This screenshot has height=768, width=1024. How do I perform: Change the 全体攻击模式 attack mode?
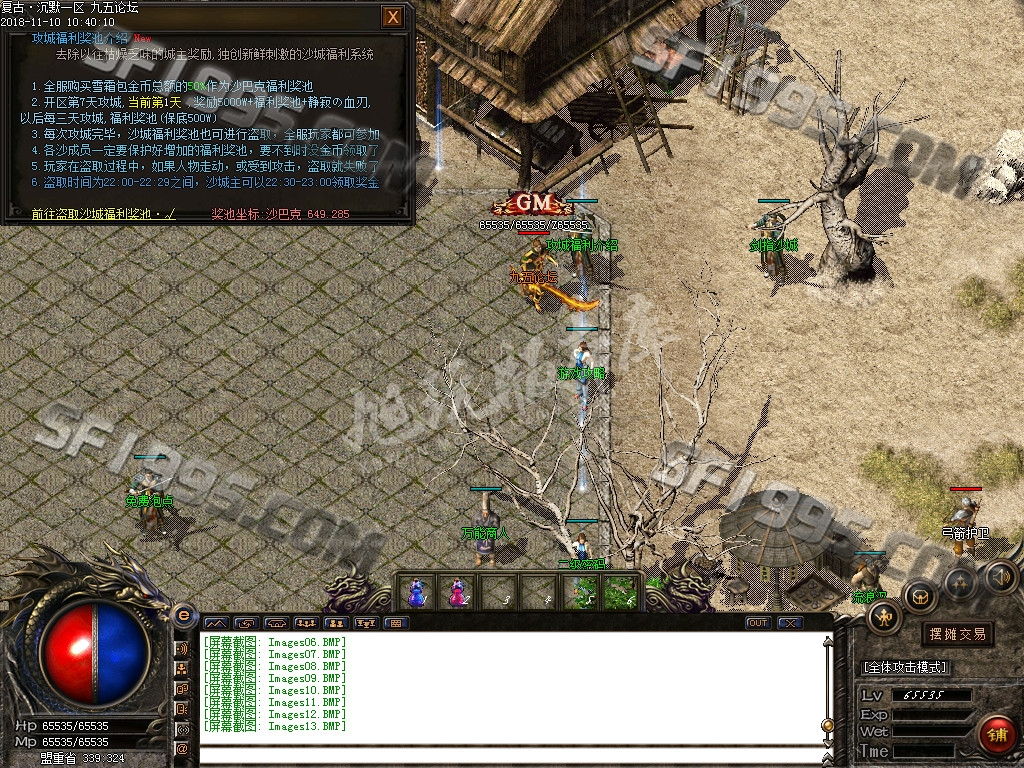pyautogui.click(x=905, y=667)
